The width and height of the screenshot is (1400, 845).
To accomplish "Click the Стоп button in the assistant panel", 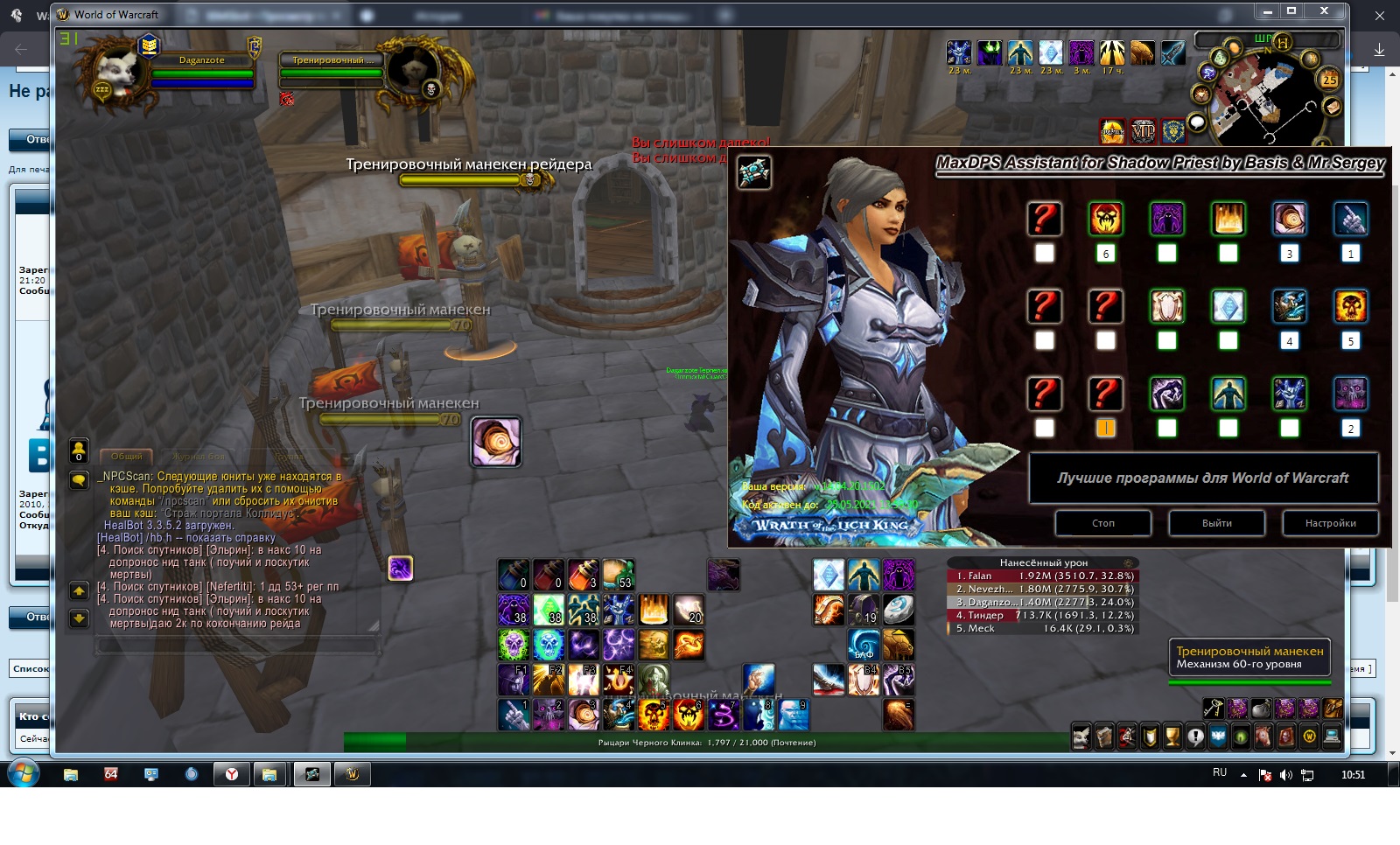I will tap(1102, 523).
